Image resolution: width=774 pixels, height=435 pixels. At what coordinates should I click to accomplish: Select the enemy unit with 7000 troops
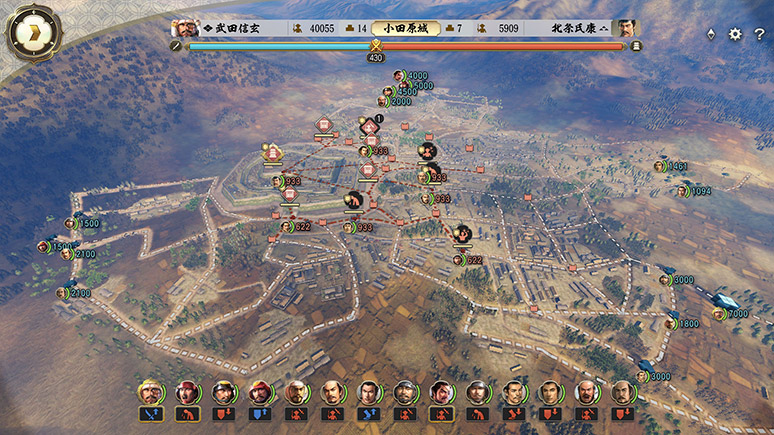point(719,314)
